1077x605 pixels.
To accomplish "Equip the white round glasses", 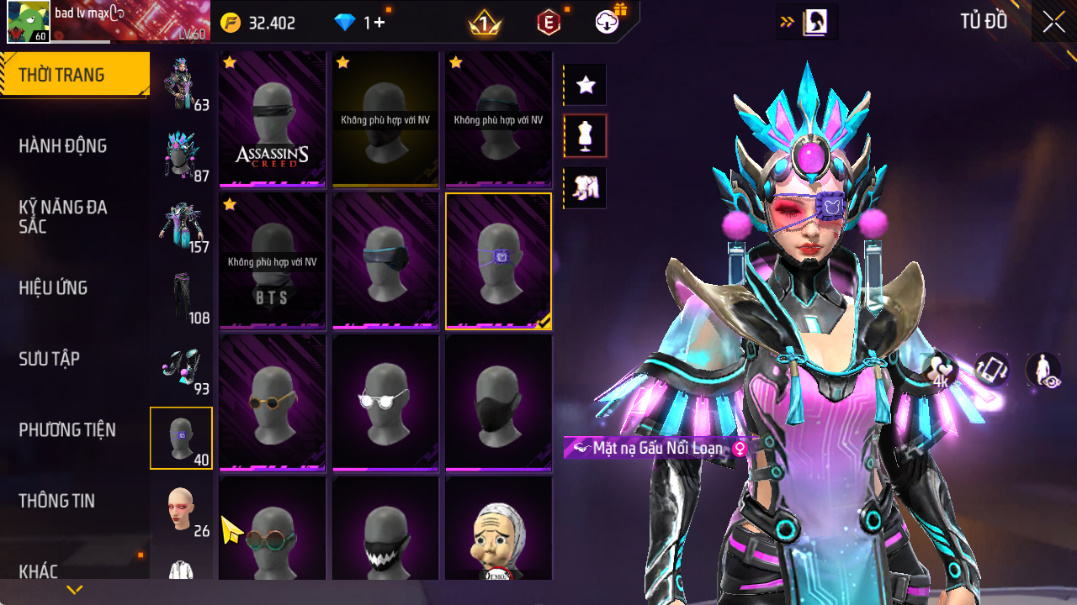I will (x=385, y=402).
